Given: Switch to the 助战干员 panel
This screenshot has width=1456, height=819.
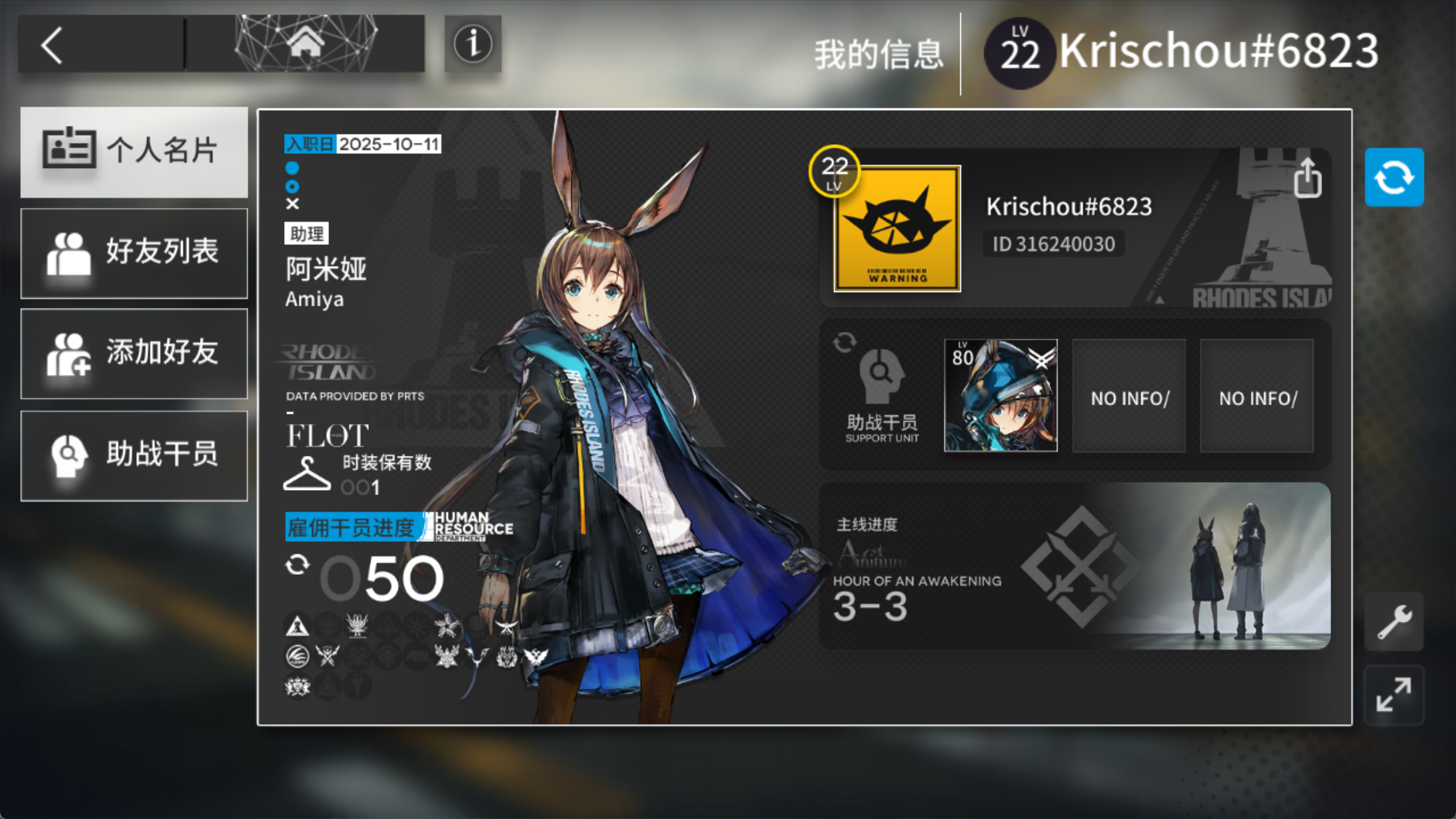Looking at the screenshot, I should 134,454.
